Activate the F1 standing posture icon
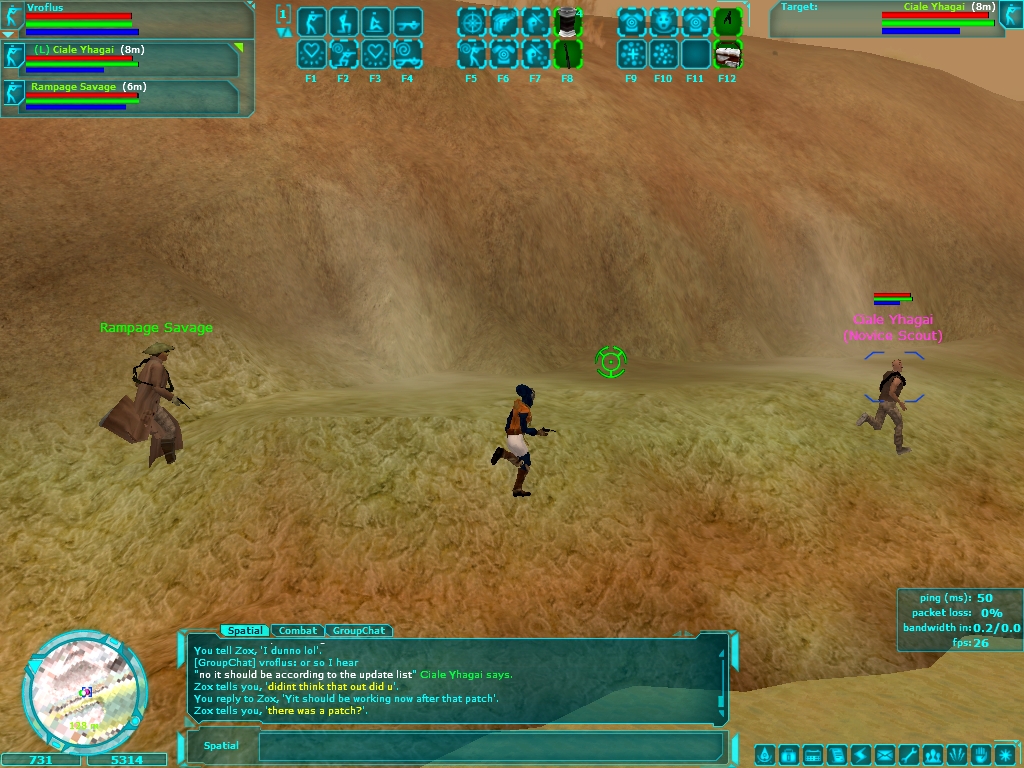The height and width of the screenshot is (768, 1024). 311,22
